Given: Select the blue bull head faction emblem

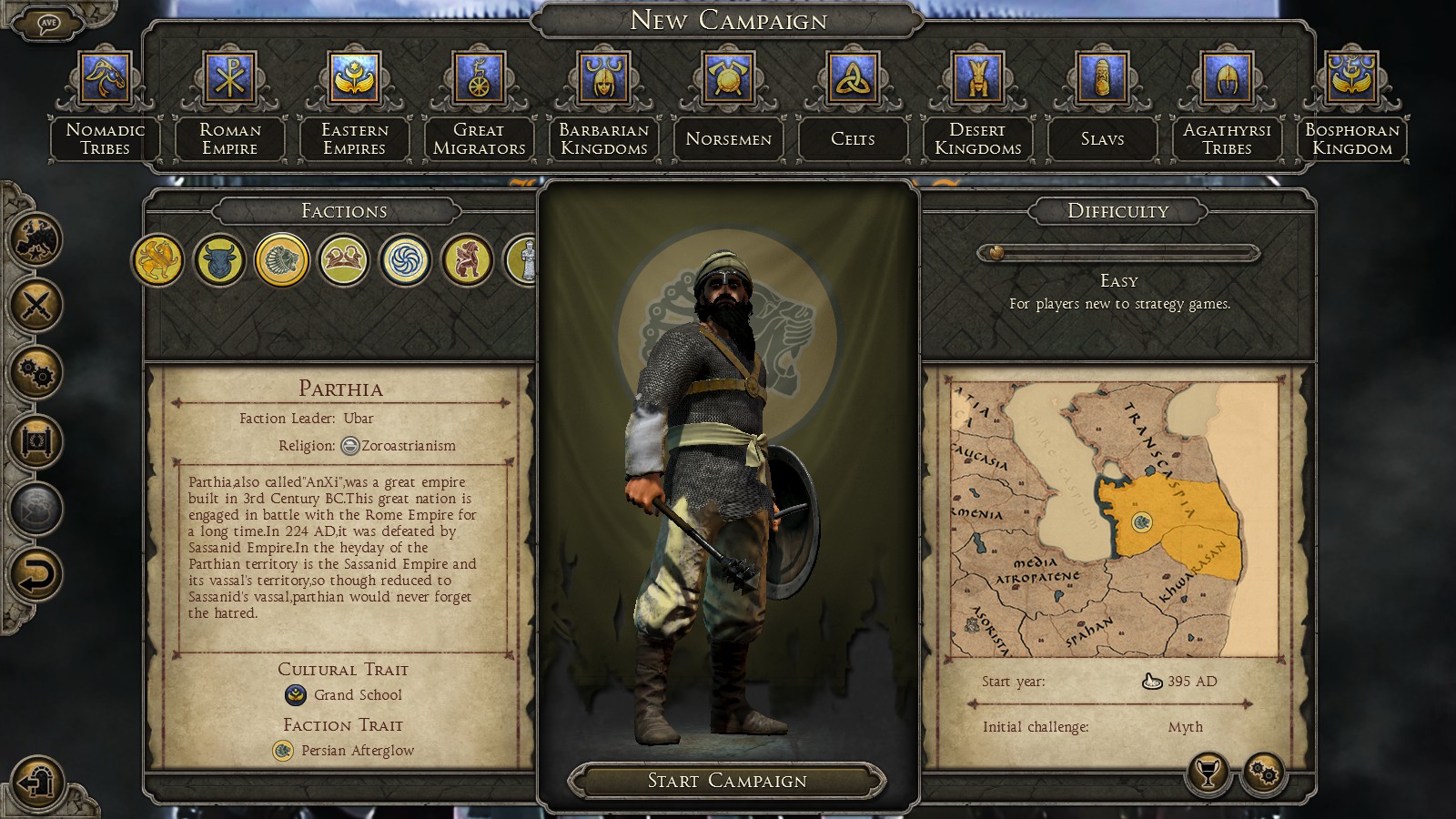Looking at the screenshot, I should (x=220, y=260).
